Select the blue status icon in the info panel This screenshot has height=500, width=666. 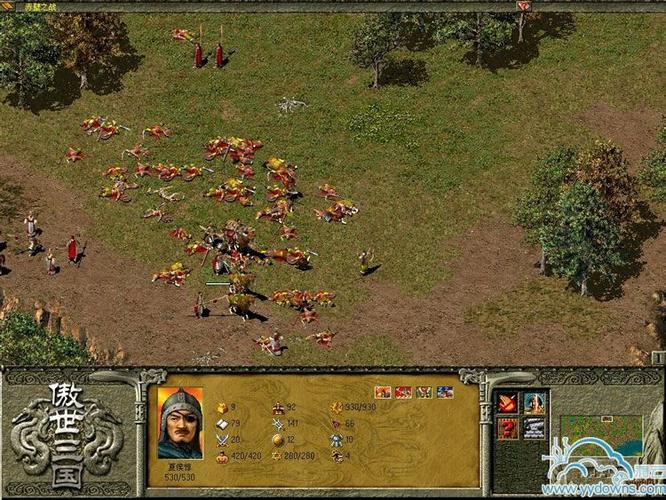pyautogui.click(x=445, y=392)
